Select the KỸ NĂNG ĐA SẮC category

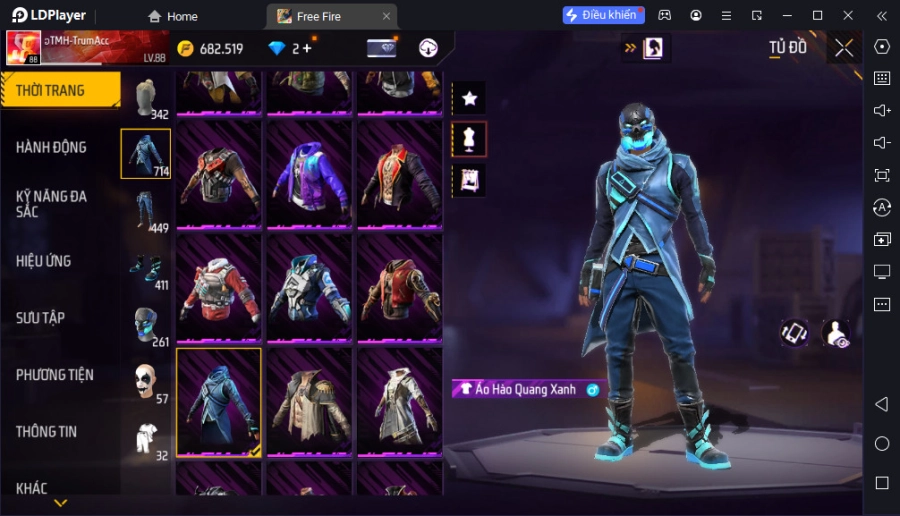52,204
